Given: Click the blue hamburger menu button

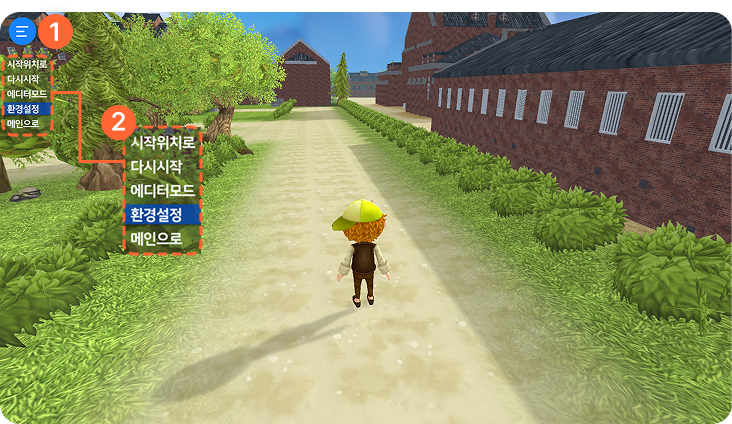Looking at the screenshot, I should pyautogui.click(x=21, y=30).
